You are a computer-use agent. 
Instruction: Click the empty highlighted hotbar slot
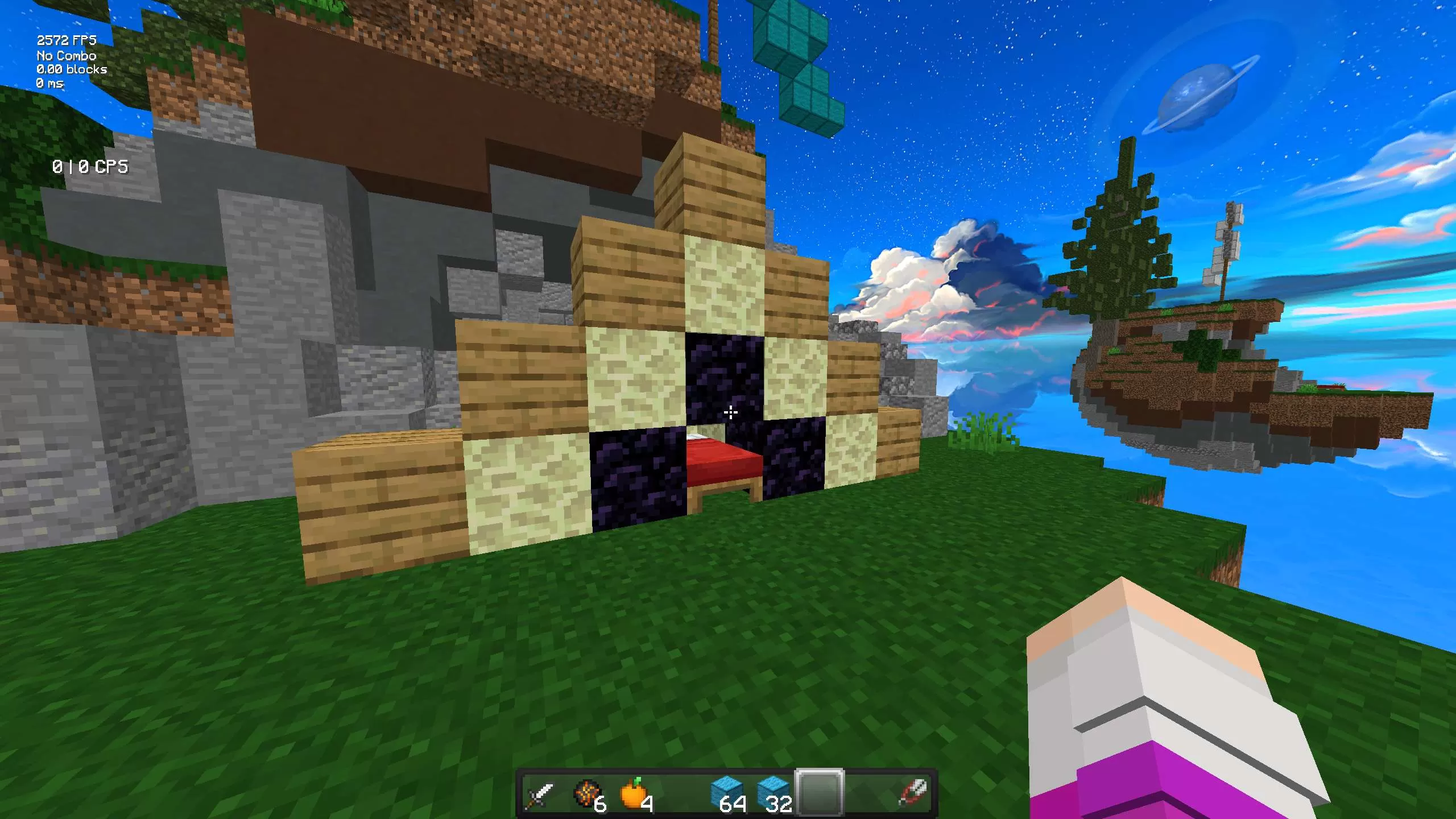[x=819, y=791]
